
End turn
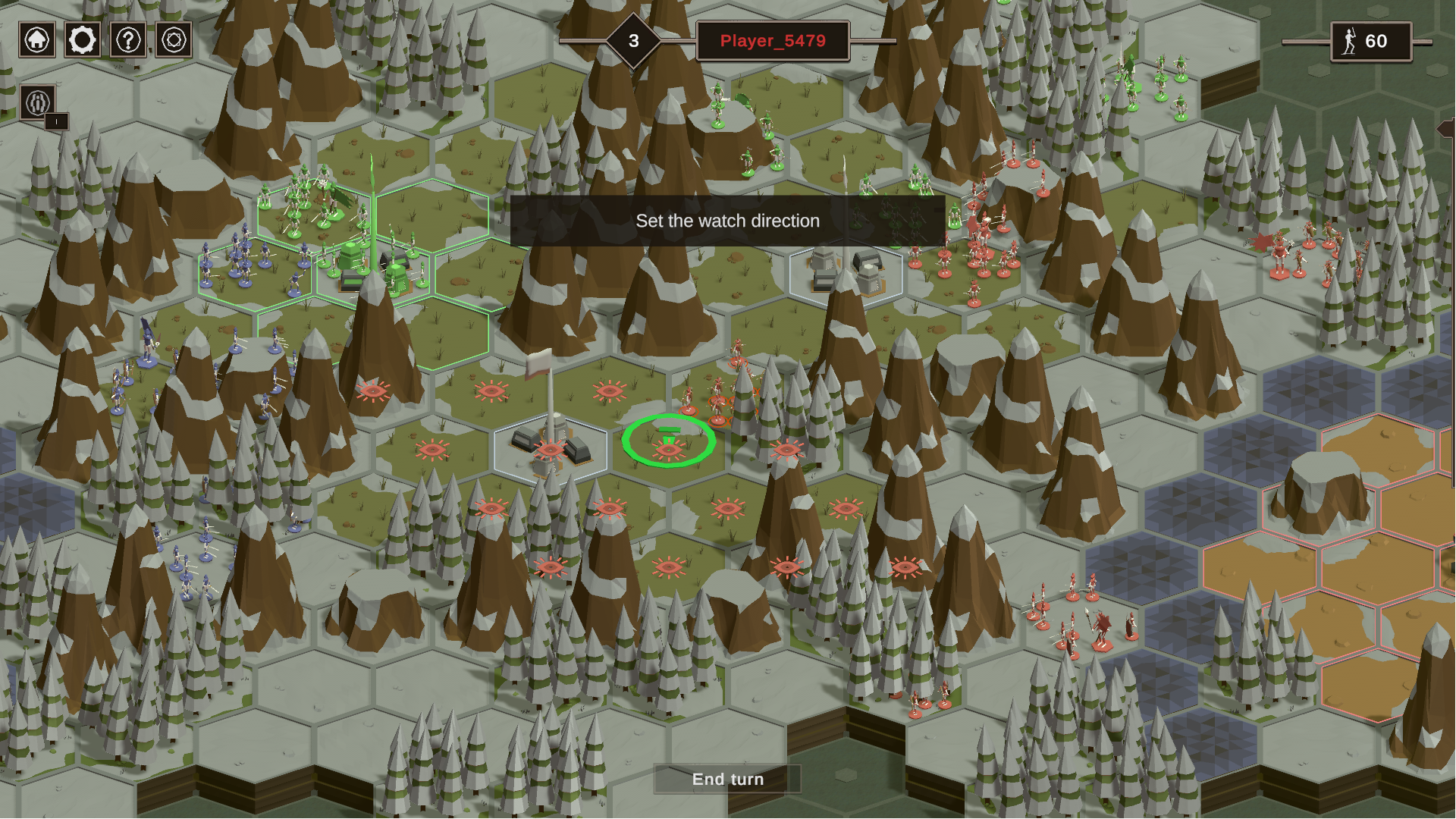pos(727,779)
